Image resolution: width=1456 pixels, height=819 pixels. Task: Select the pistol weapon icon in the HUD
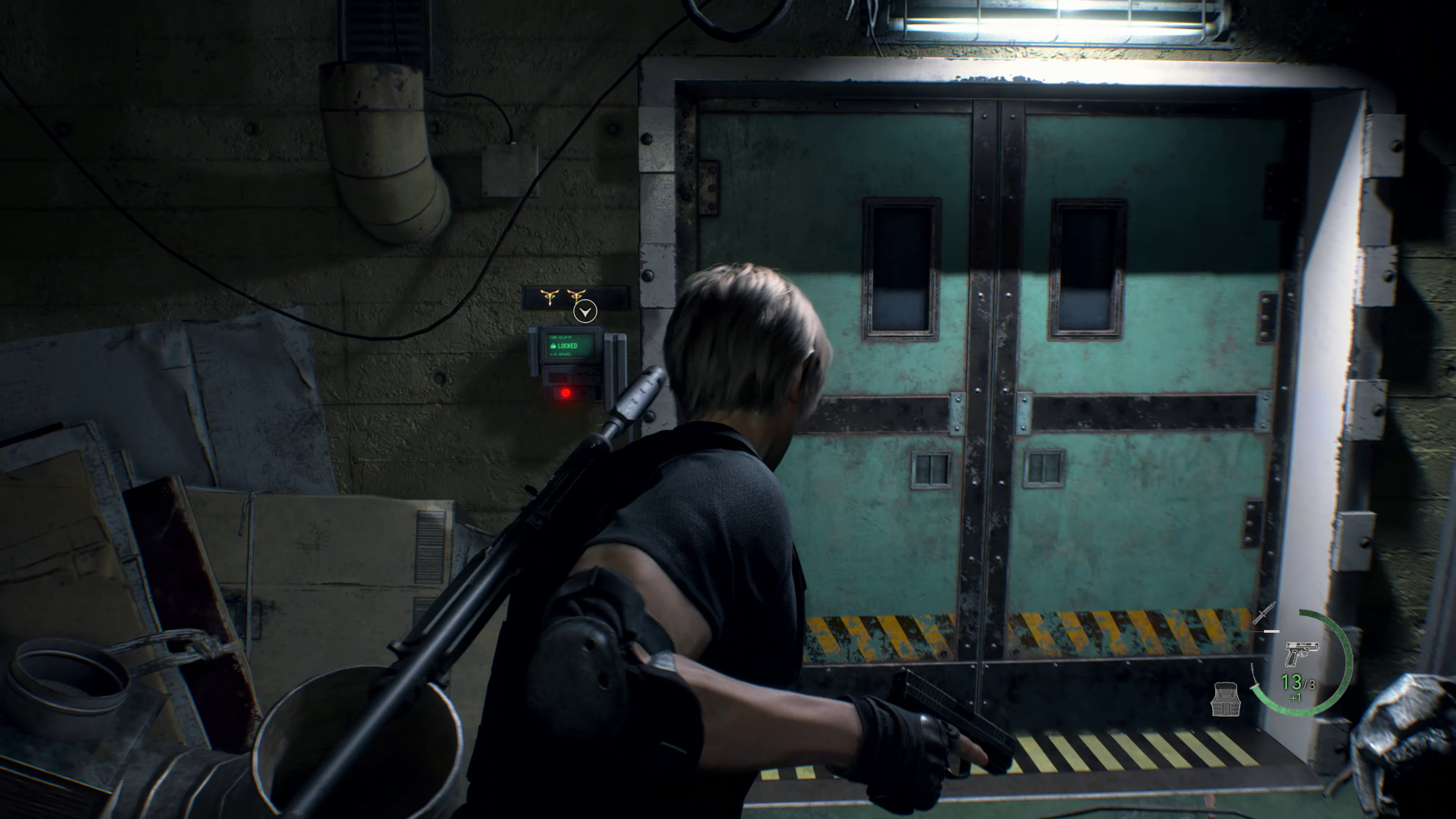1303,654
